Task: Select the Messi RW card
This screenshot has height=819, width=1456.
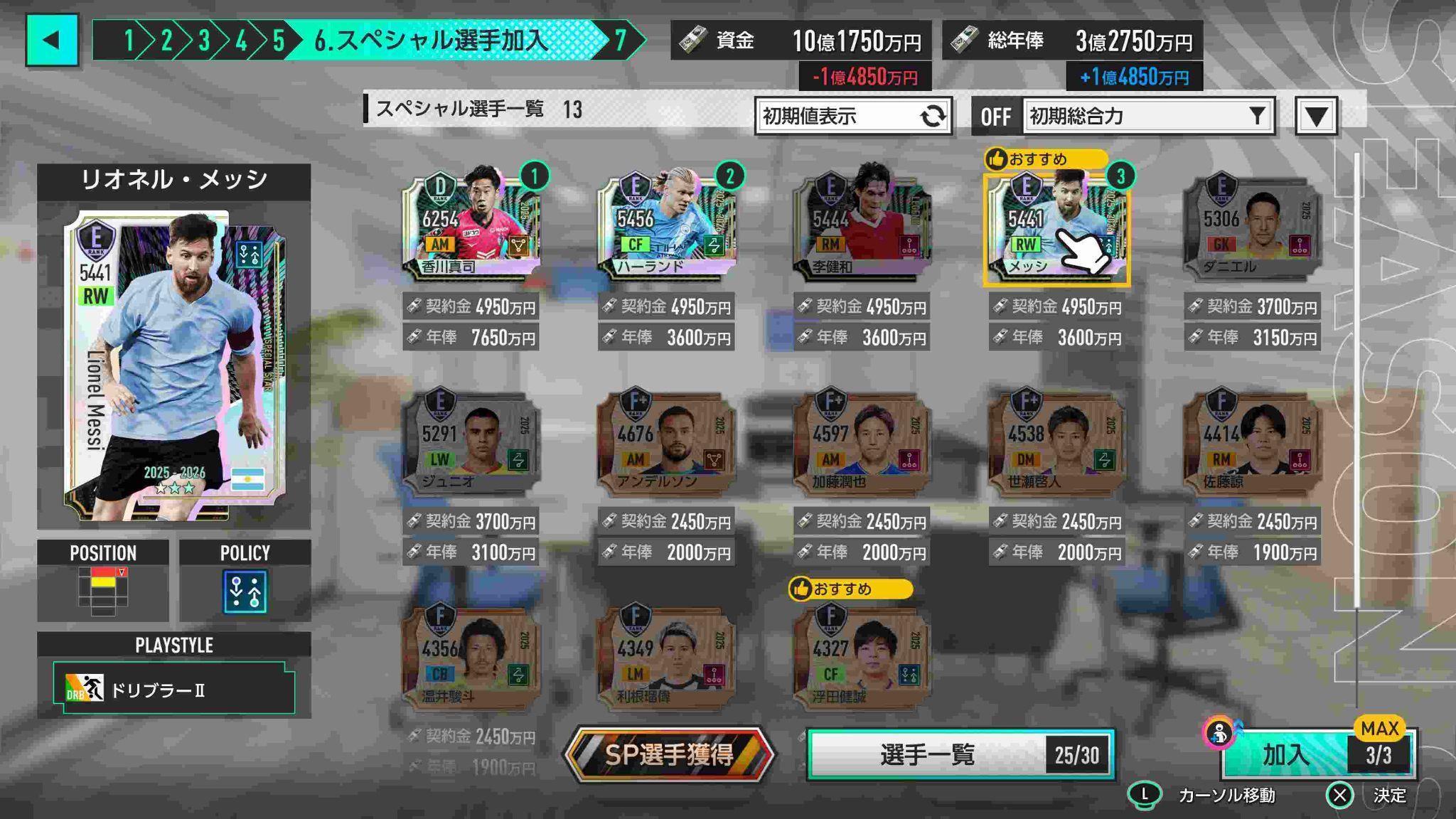Action: pos(1056,224)
